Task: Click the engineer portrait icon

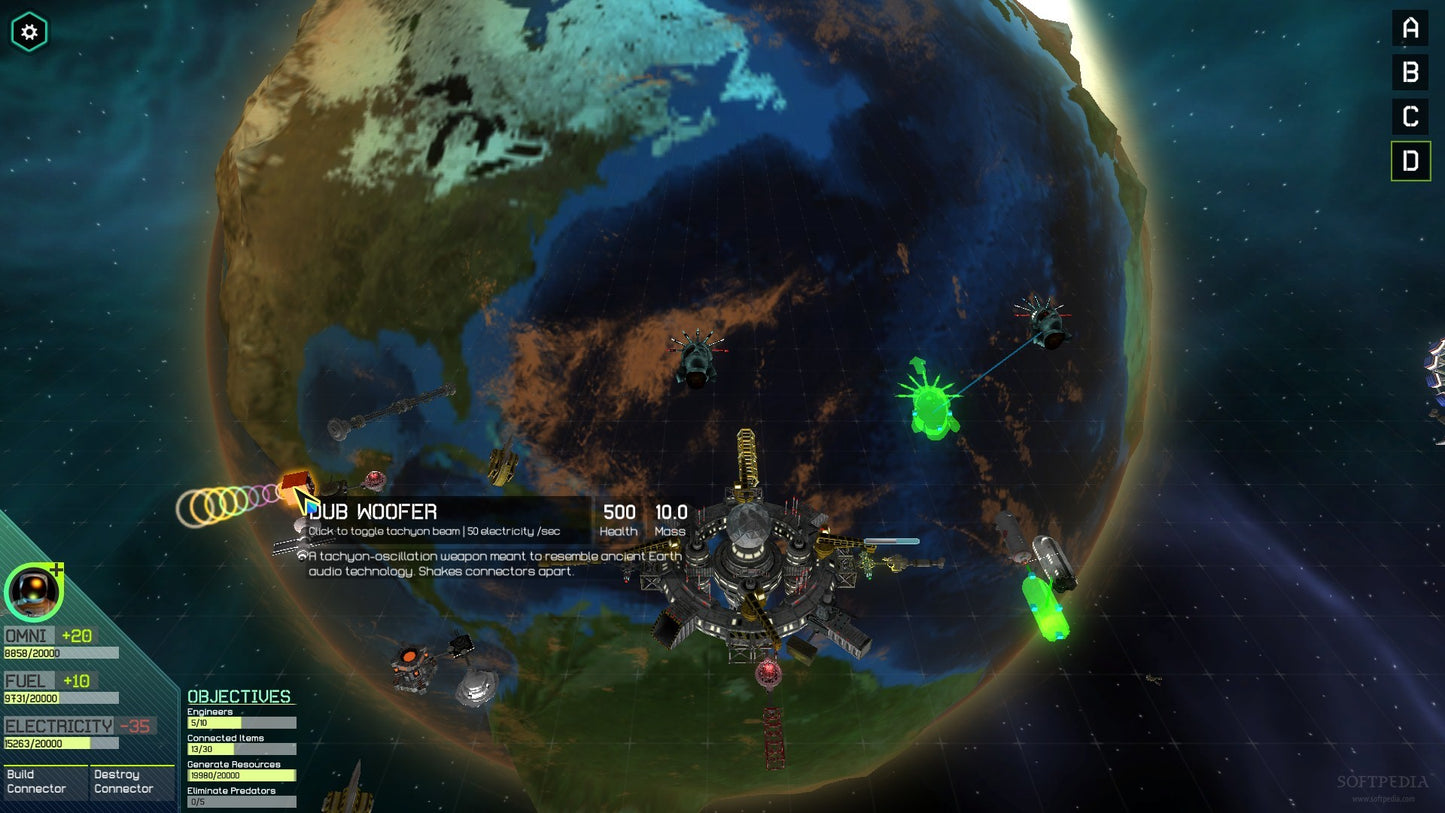Action: tap(34, 591)
